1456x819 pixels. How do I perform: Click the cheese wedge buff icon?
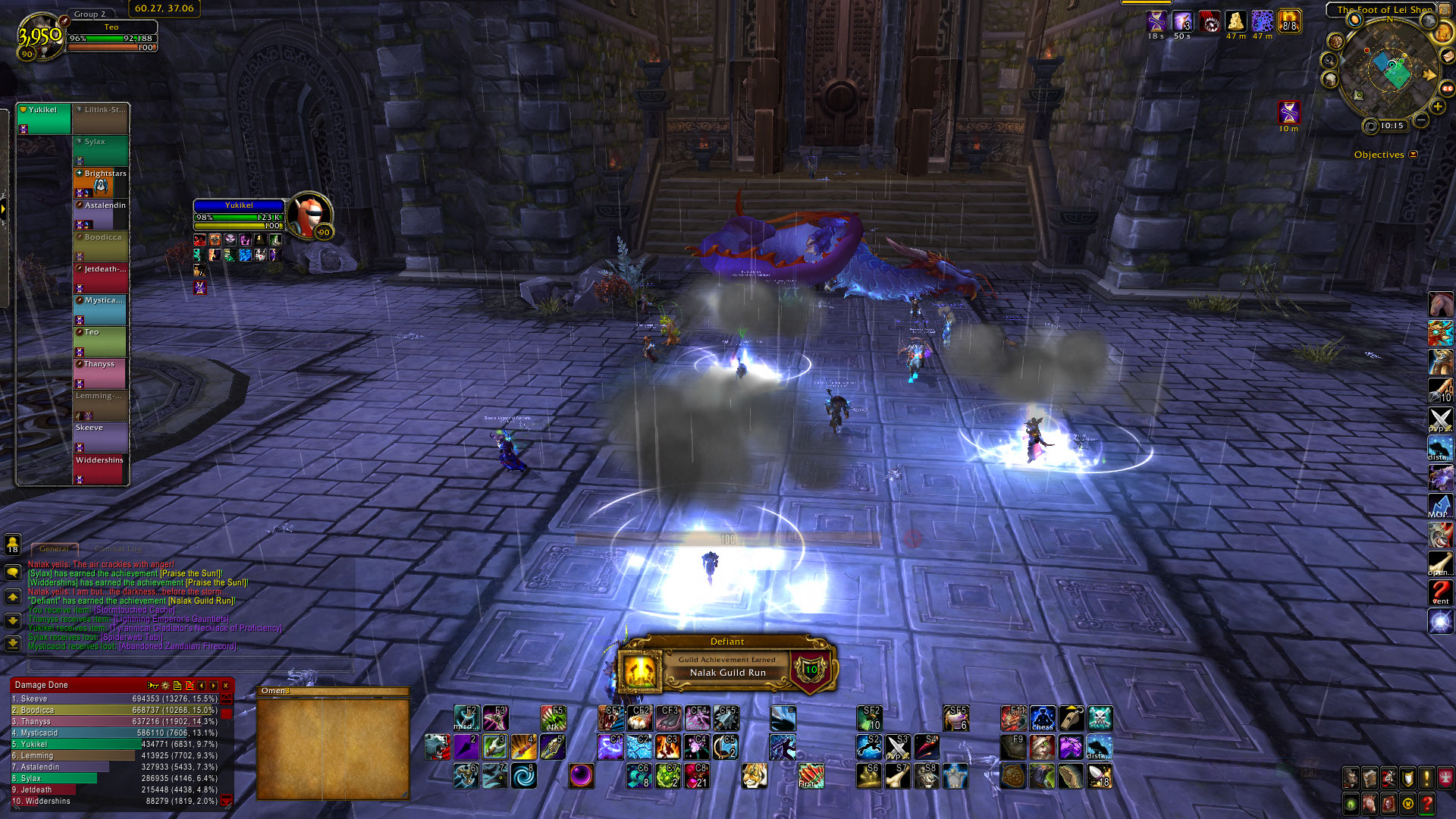coord(1236,21)
